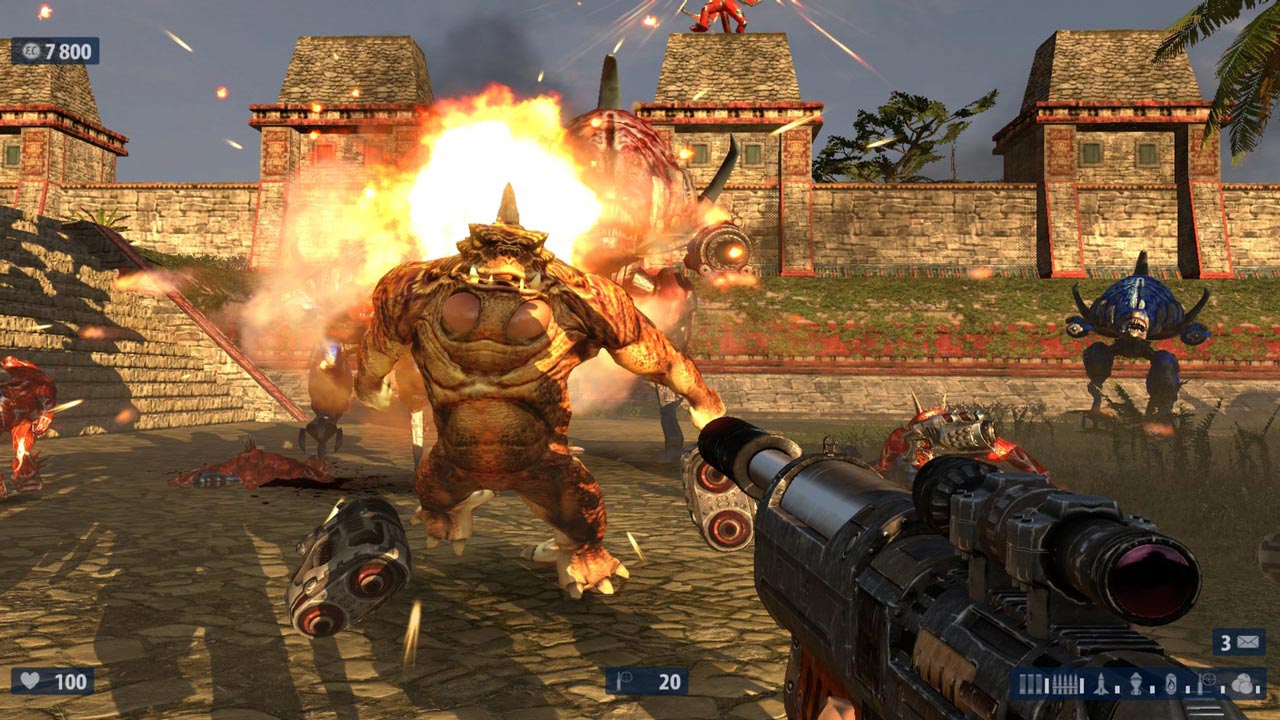Select the flame canister ammo icon
The height and width of the screenshot is (720, 1280).
(x=1171, y=684)
